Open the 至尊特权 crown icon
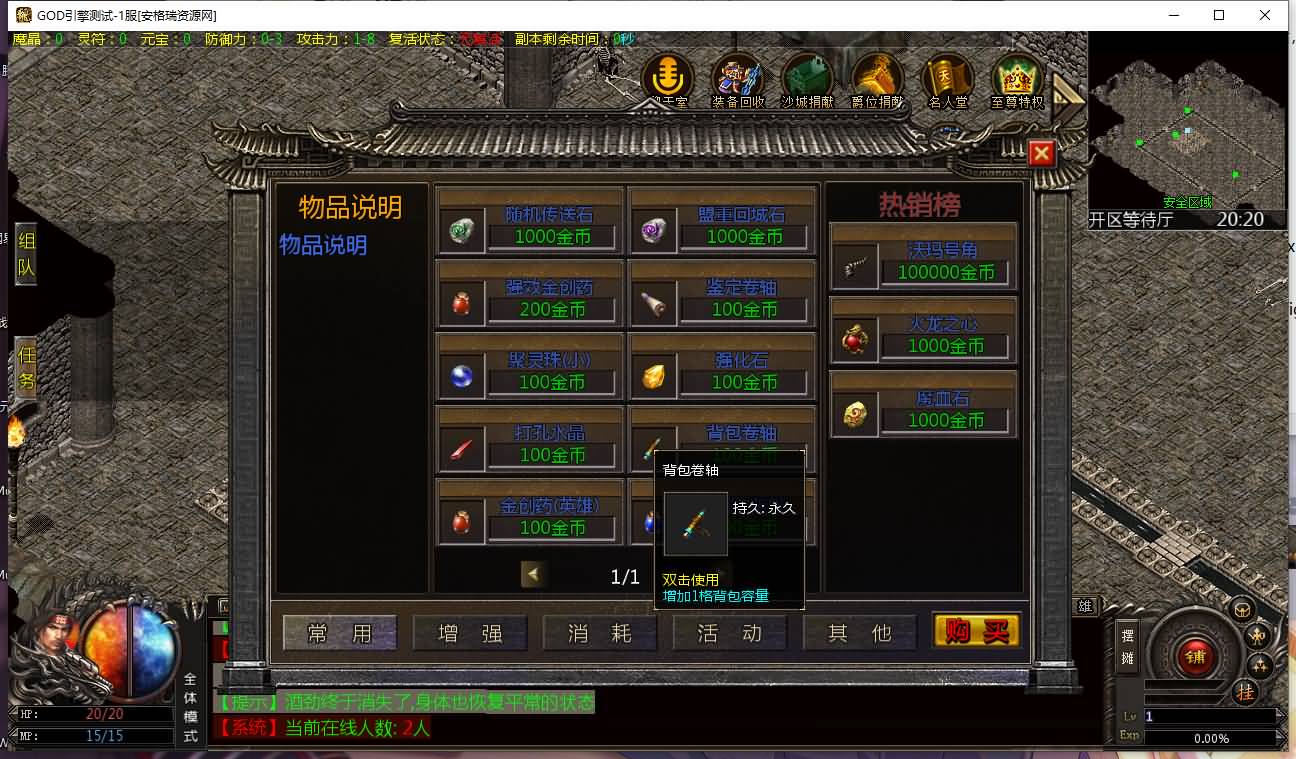Viewport: 1296px width, 759px height. click(x=1017, y=80)
